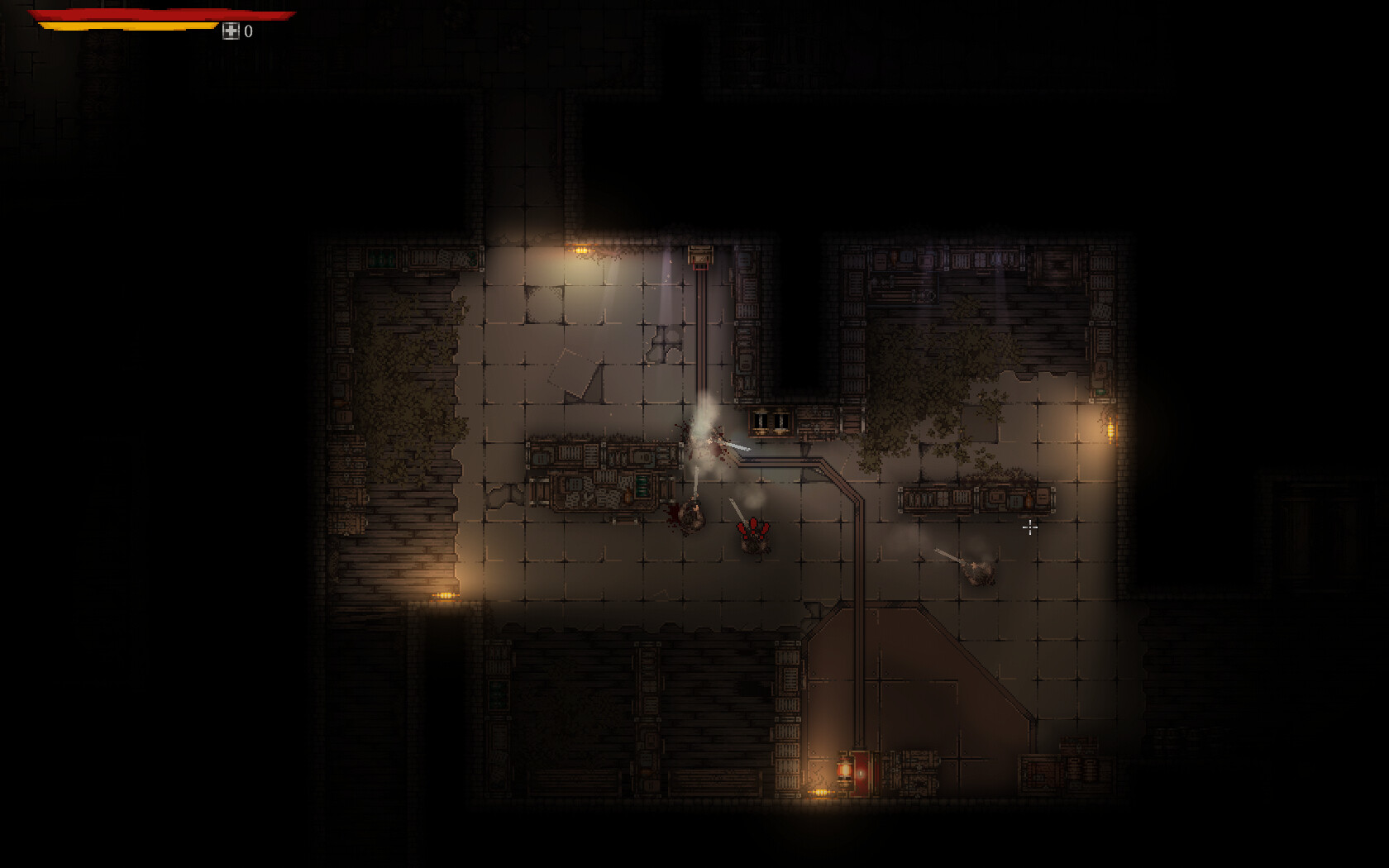The image size is (1389, 868).
Task: Click the crosshair aiming reticle
Action: [1031, 527]
